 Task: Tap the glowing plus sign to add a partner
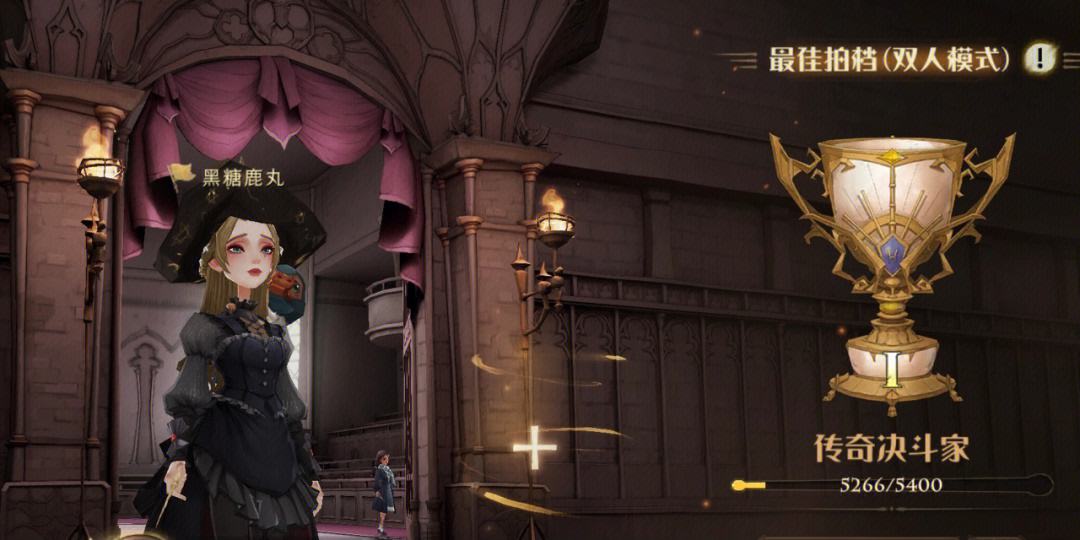pyautogui.click(x=535, y=449)
